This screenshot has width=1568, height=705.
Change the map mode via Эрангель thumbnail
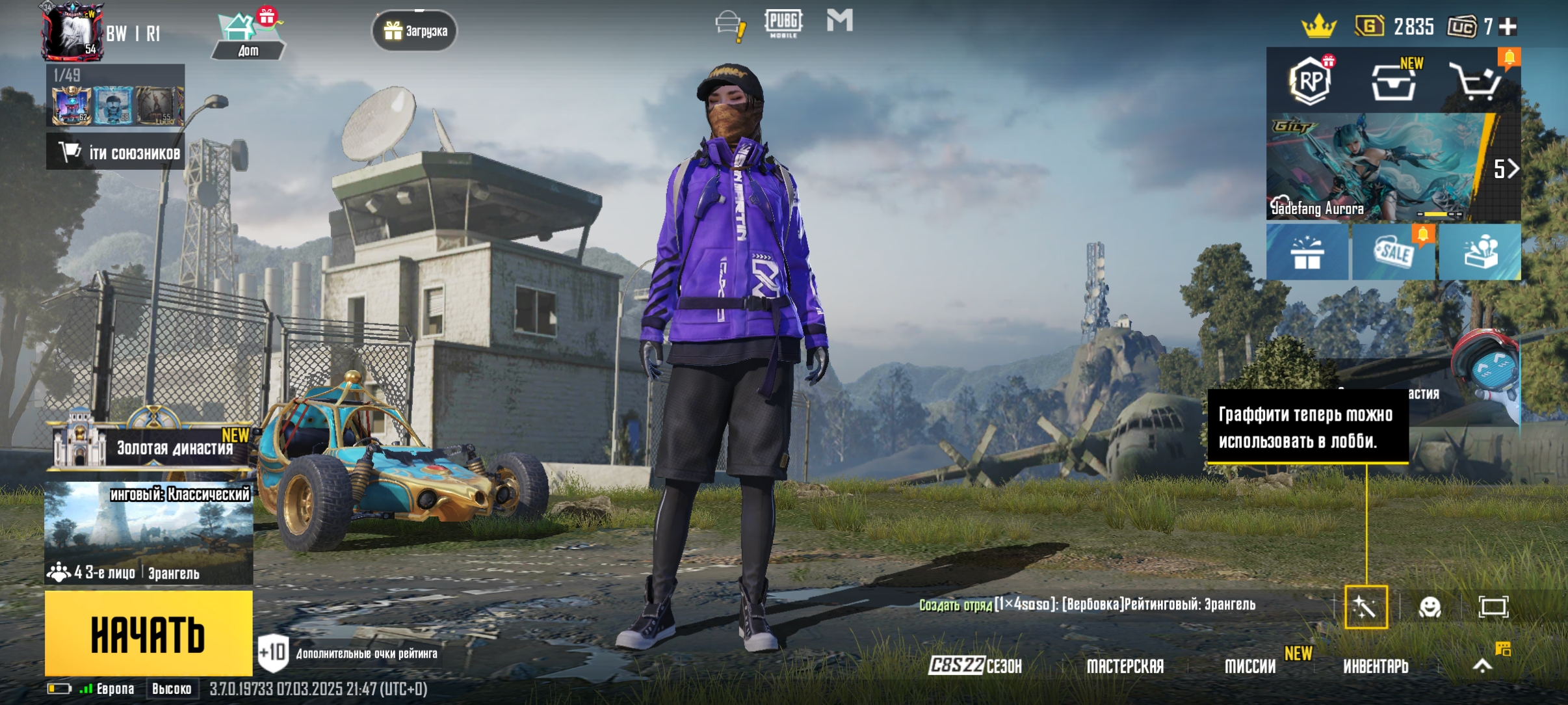(148, 533)
